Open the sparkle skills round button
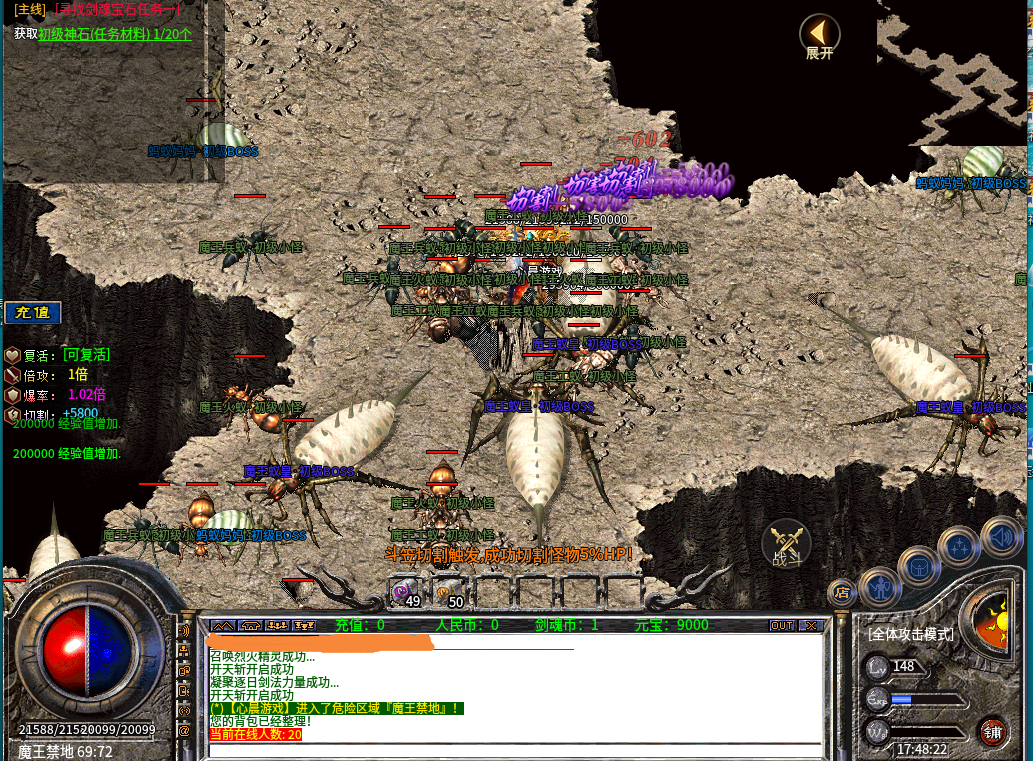1033x761 pixels. click(x=961, y=546)
